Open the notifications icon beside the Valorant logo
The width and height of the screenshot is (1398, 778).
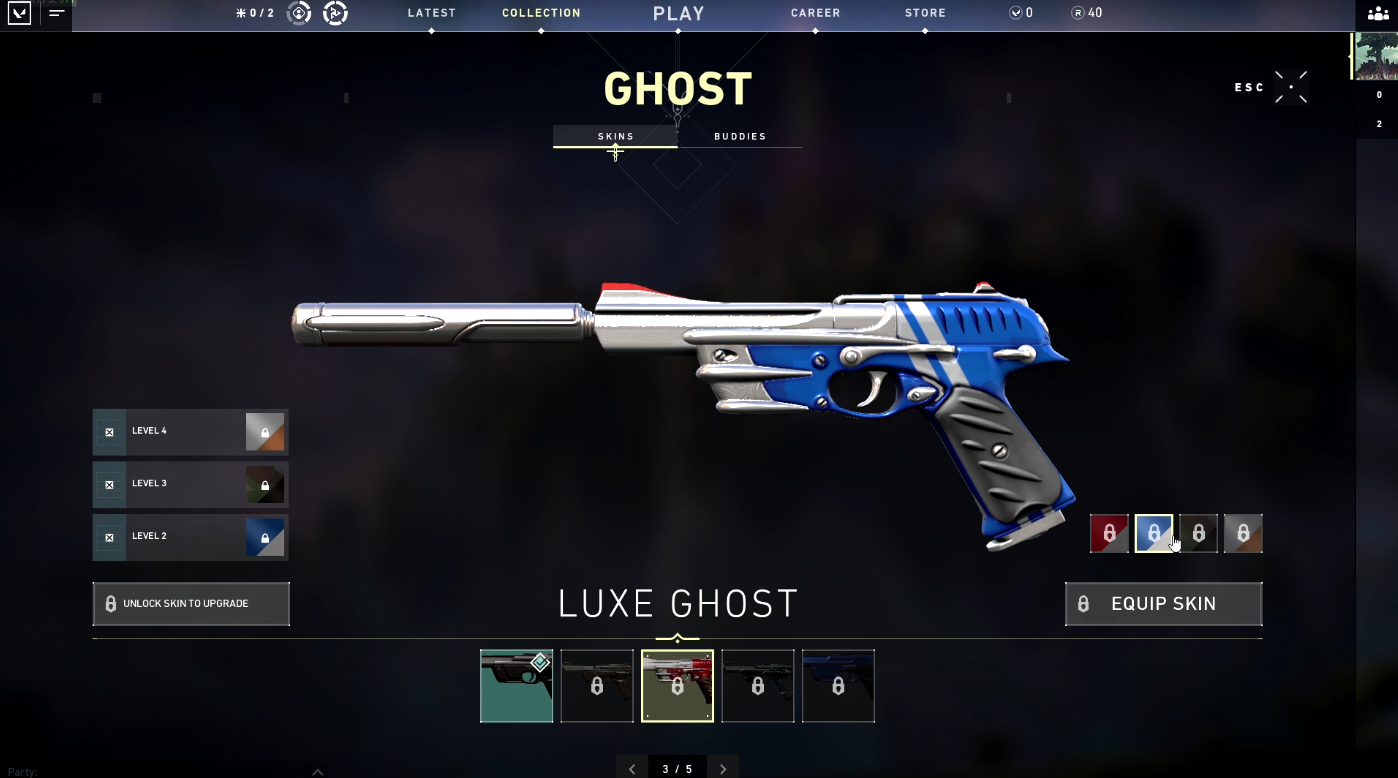pyautogui.click(x=56, y=15)
